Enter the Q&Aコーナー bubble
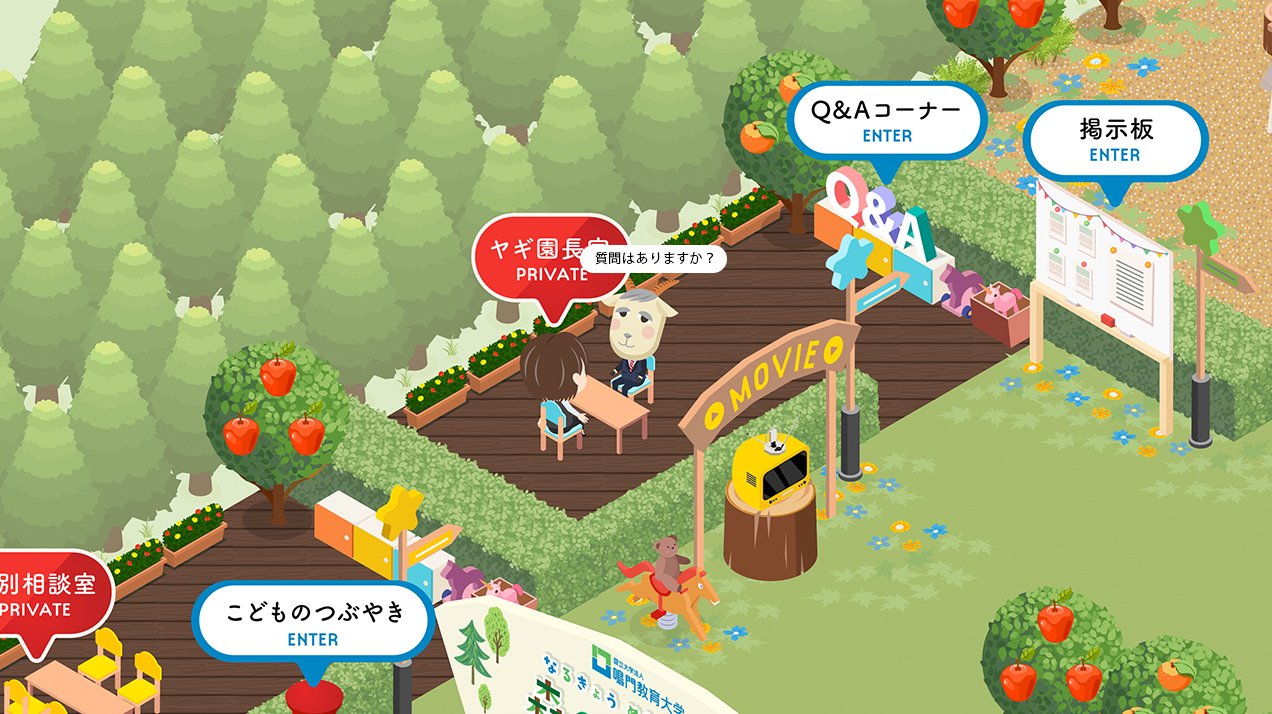Screen dimensions: 1272x714 point(887,120)
